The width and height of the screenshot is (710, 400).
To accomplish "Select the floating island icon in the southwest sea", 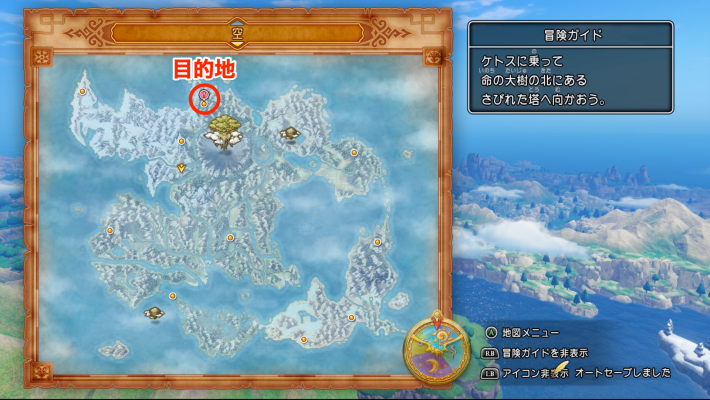I will (154, 314).
